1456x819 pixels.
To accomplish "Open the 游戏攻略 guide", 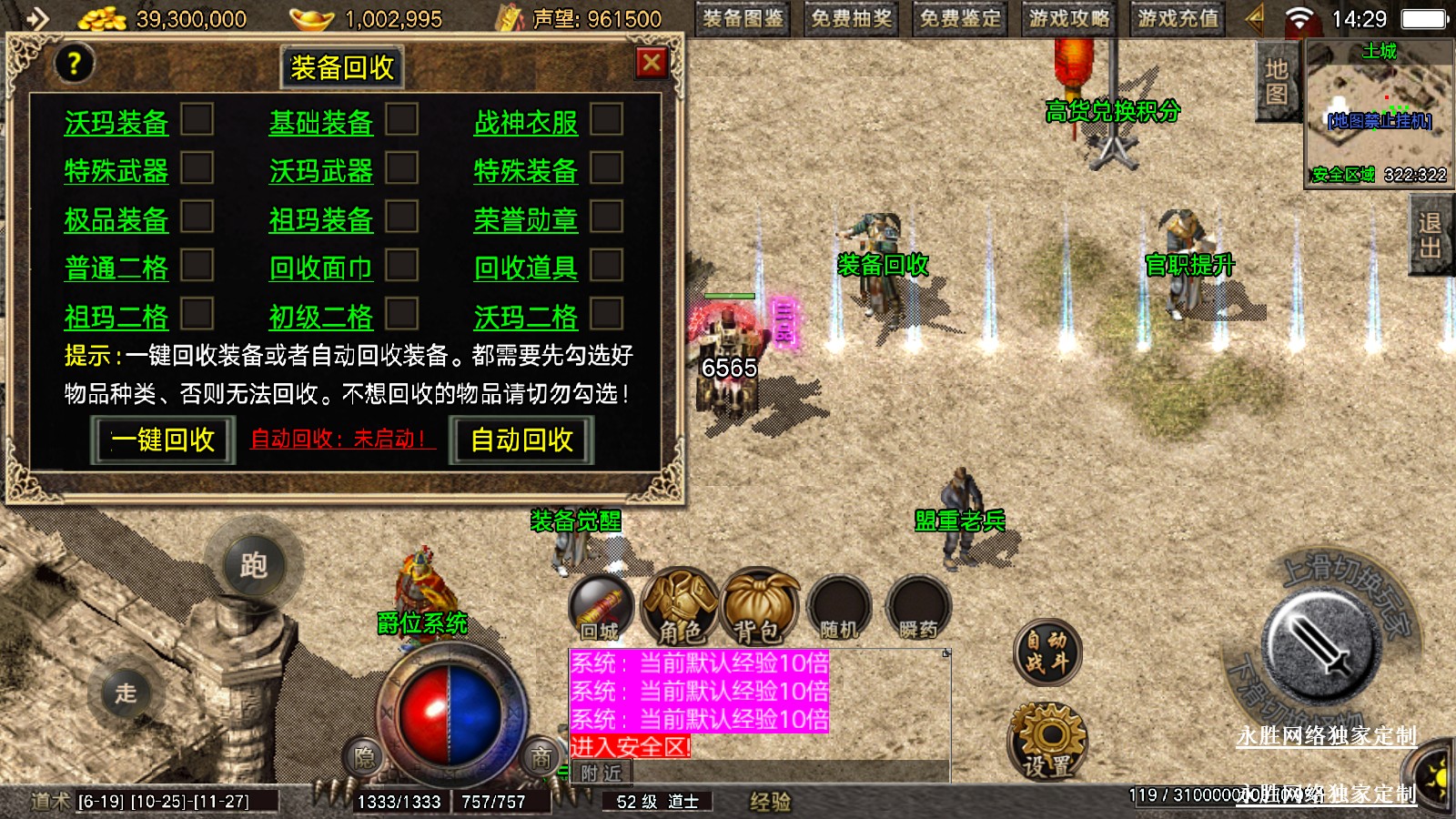I will pos(1069,19).
